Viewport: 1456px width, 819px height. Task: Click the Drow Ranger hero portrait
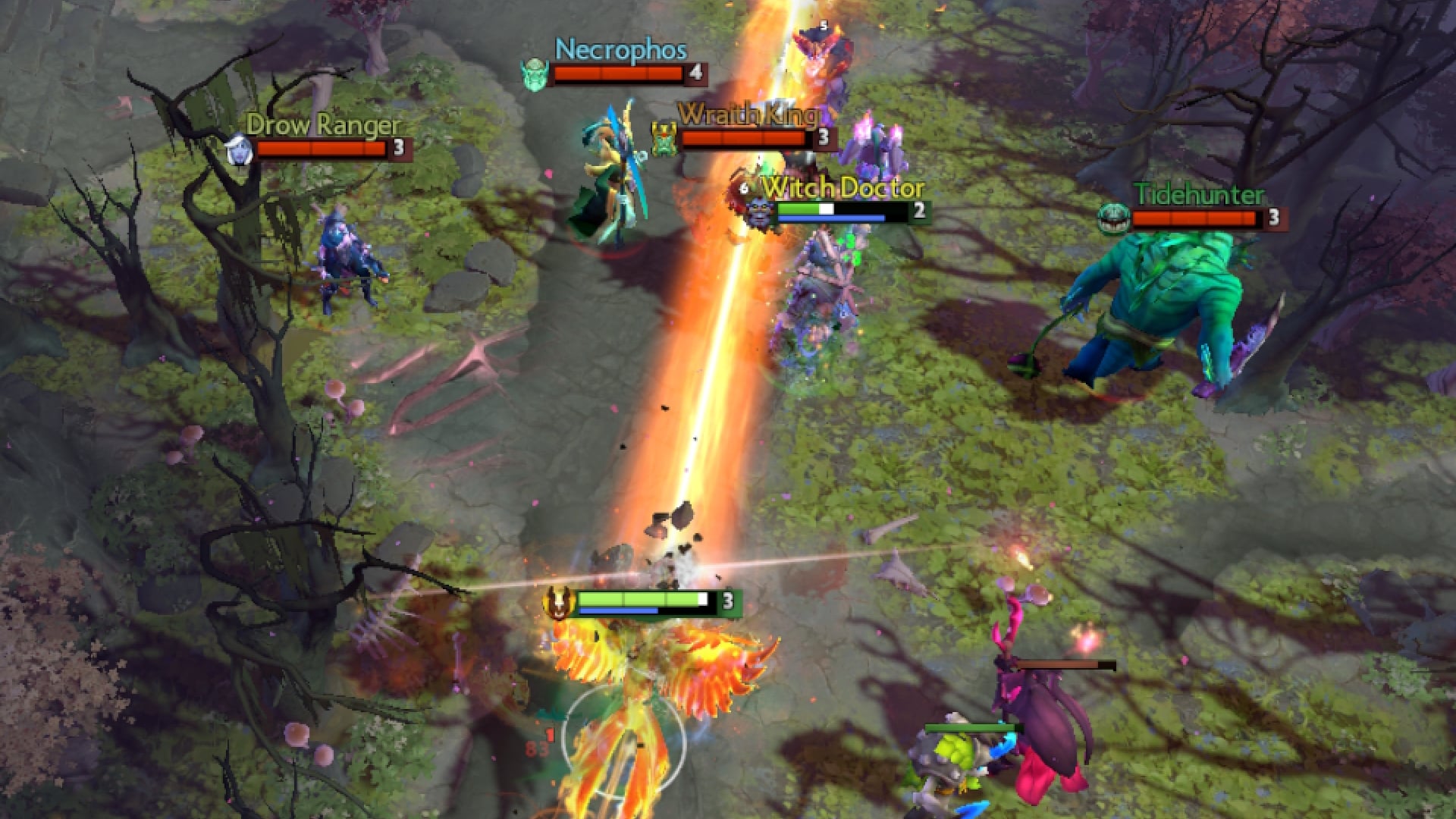(237, 150)
